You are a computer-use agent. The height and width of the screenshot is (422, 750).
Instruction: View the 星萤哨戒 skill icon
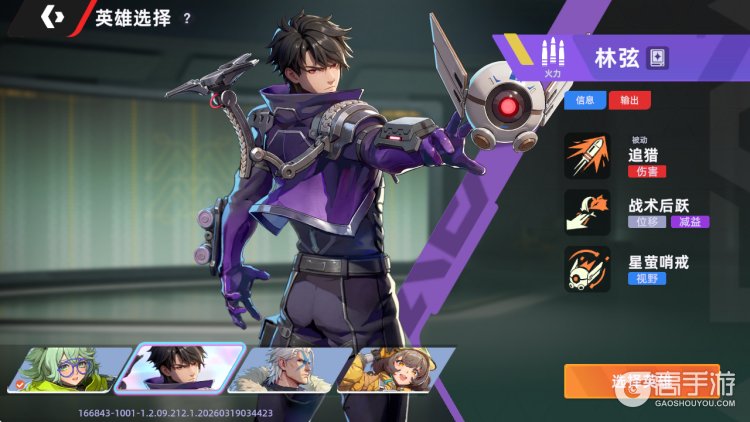pos(587,270)
